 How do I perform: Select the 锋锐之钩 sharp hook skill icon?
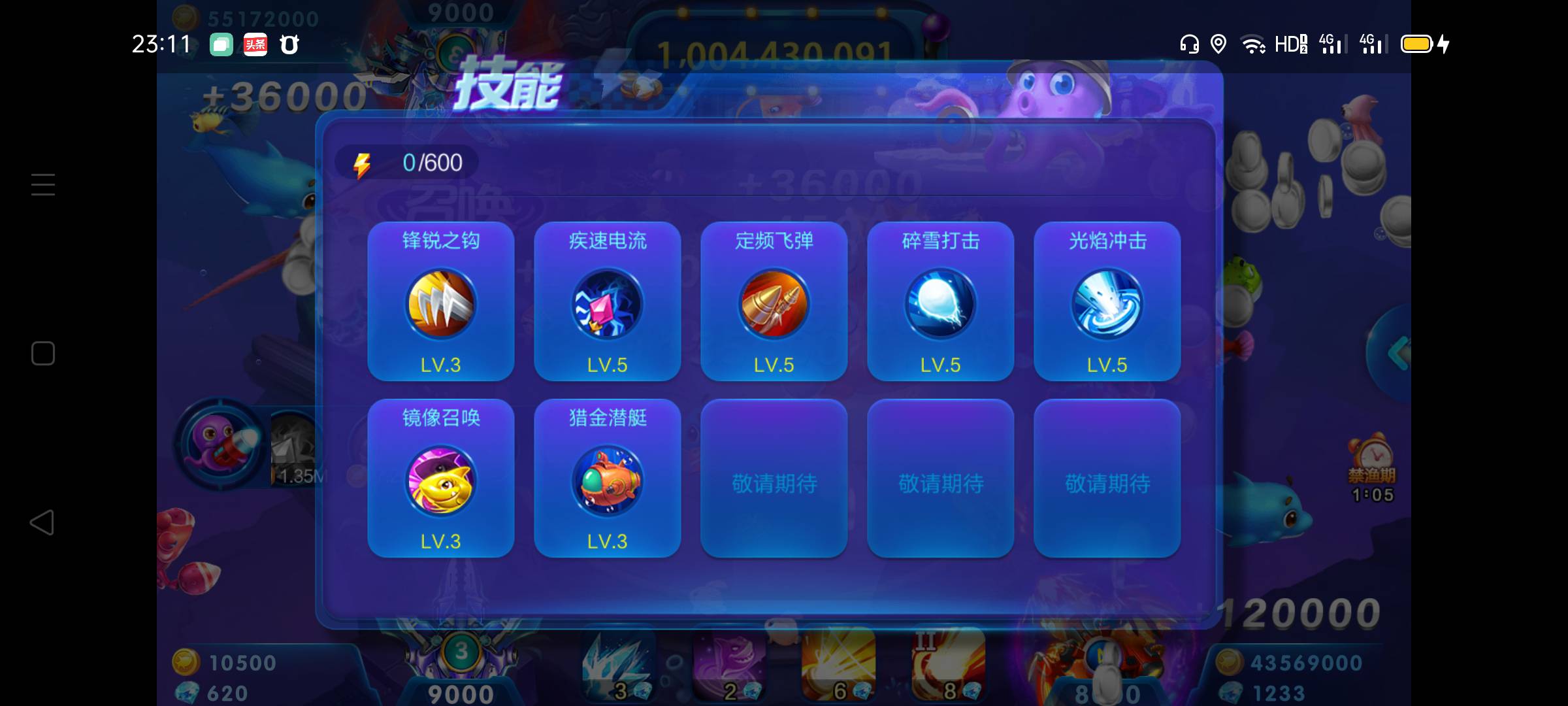point(440,304)
